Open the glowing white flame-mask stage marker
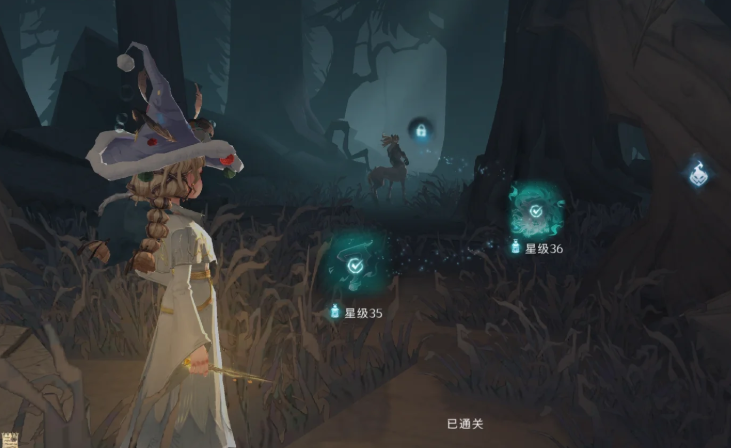The height and width of the screenshot is (448, 731). [x=696, y=173]
